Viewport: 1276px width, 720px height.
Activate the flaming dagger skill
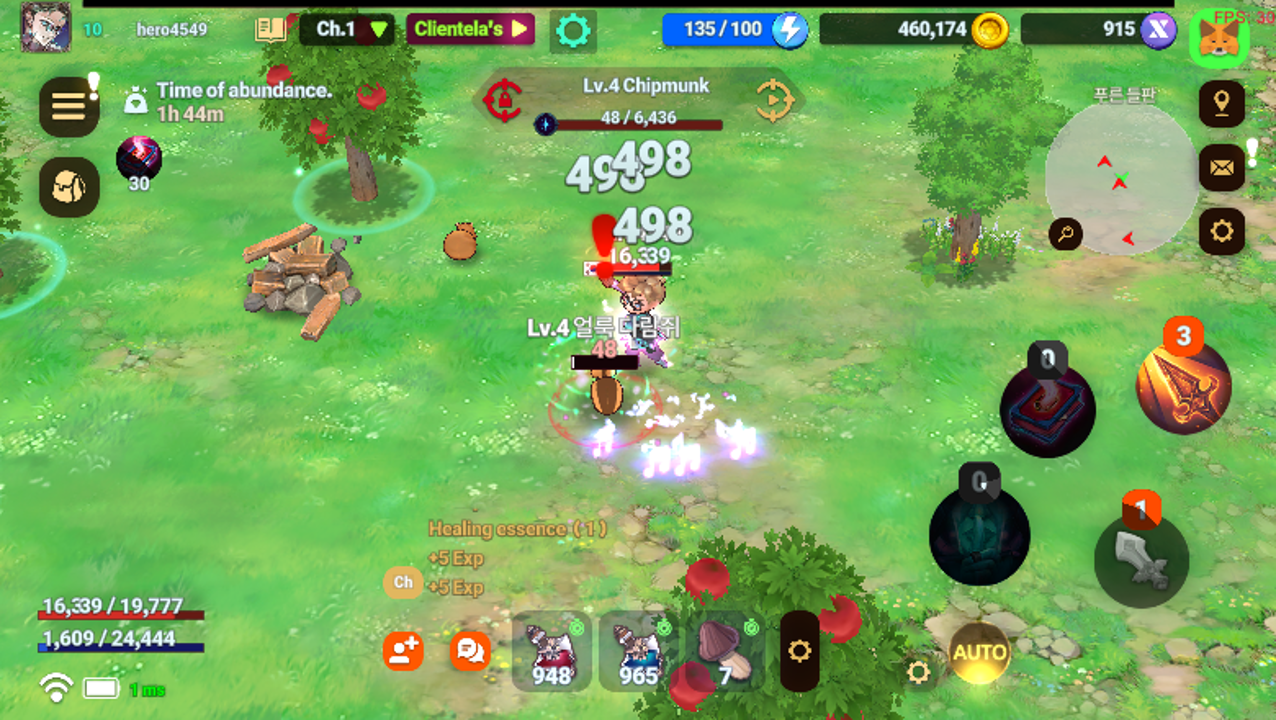pos(1183,386)
